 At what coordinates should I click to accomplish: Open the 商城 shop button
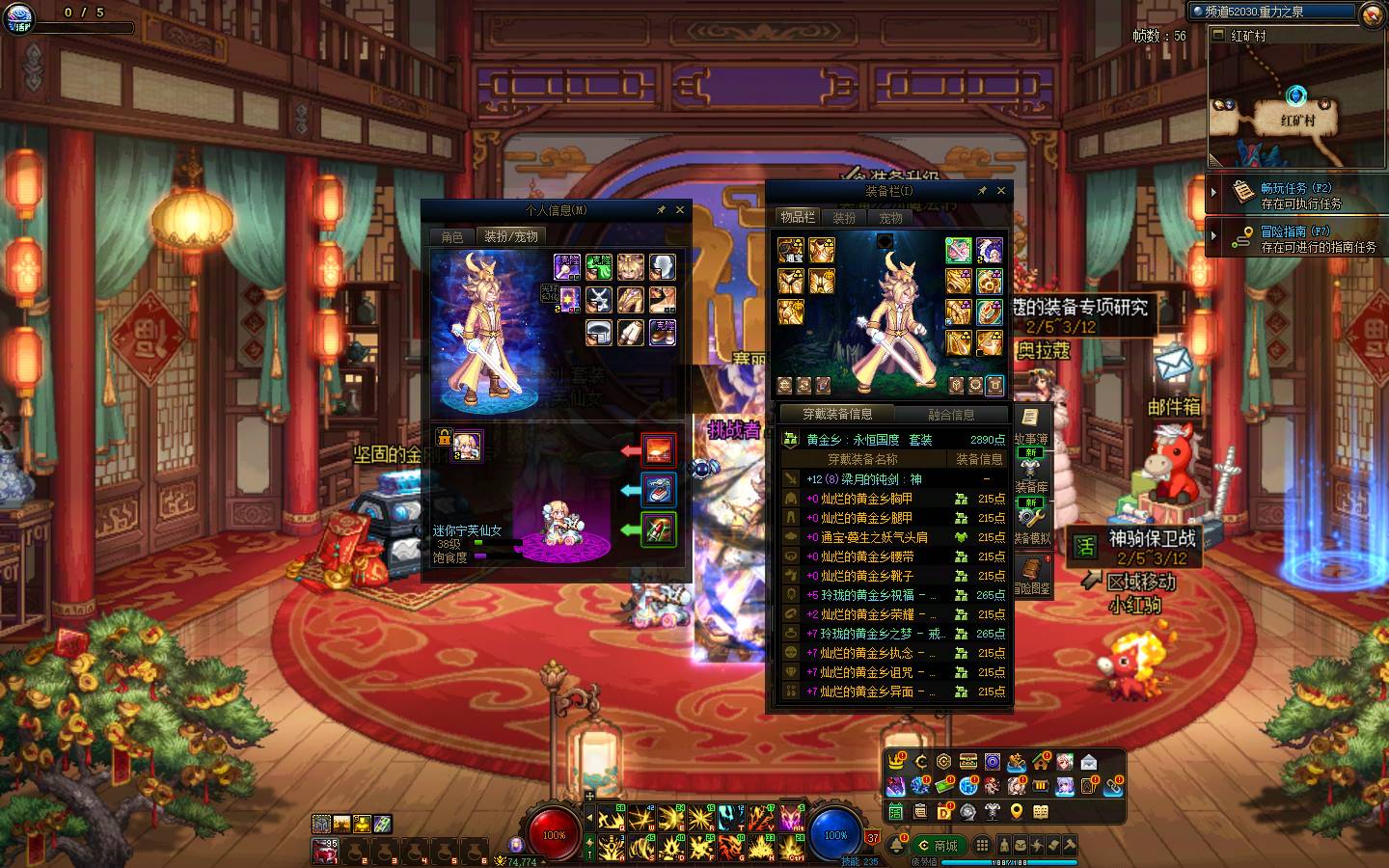pyautogui.click(x=940, y=846)
